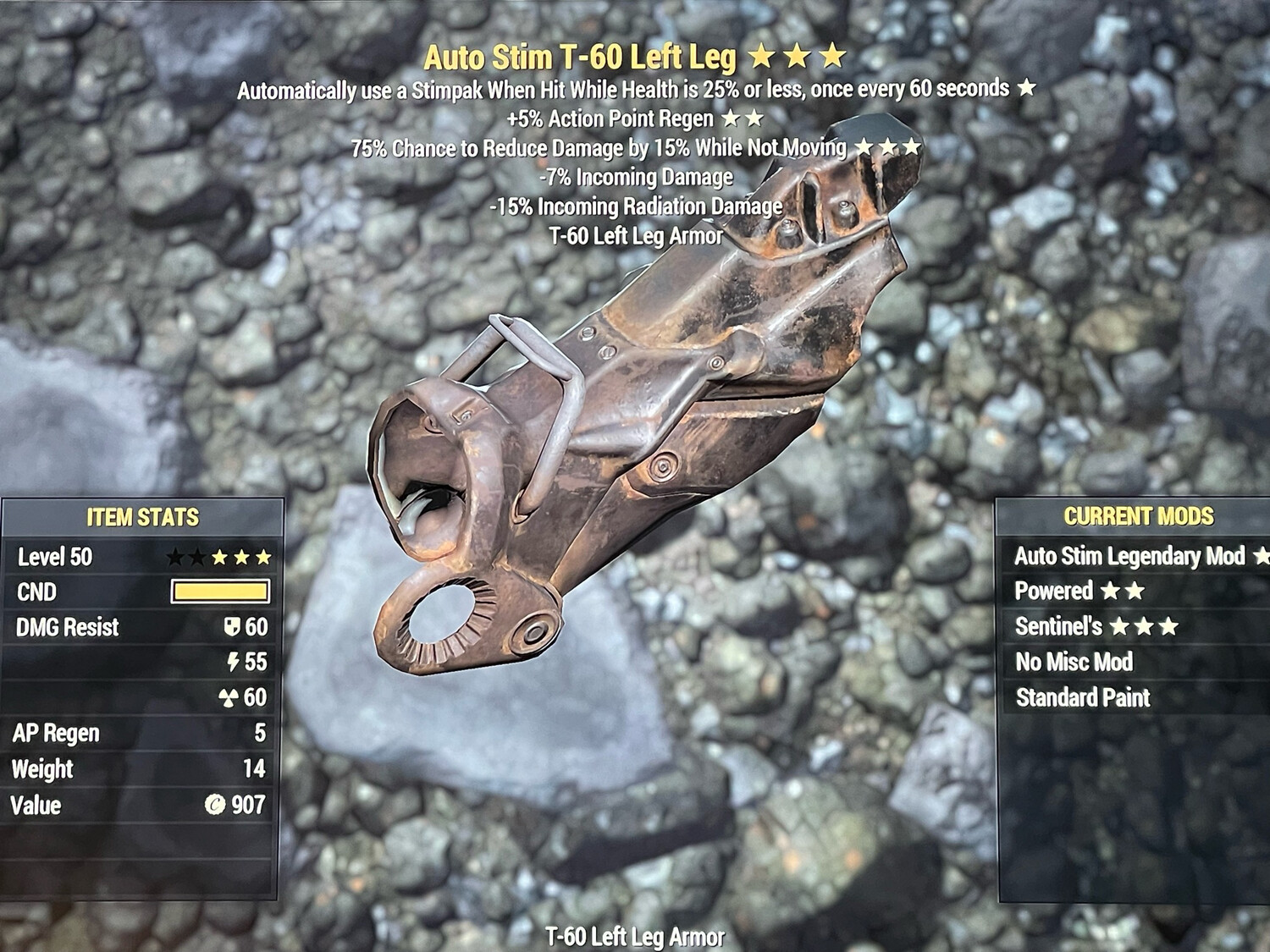Select the Sentinel's three-star mod row
The height and width of the screenshot is (952, 1270).
(x=1096, y=626)
